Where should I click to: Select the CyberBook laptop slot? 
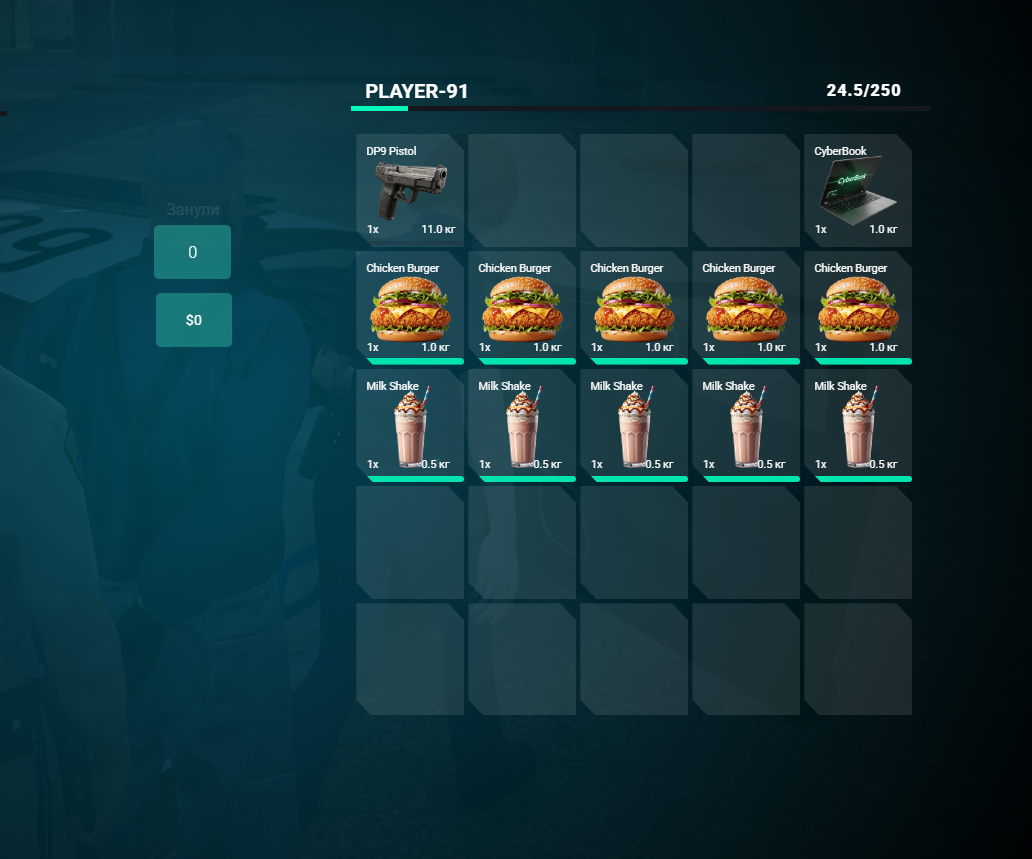pos(858,190)
